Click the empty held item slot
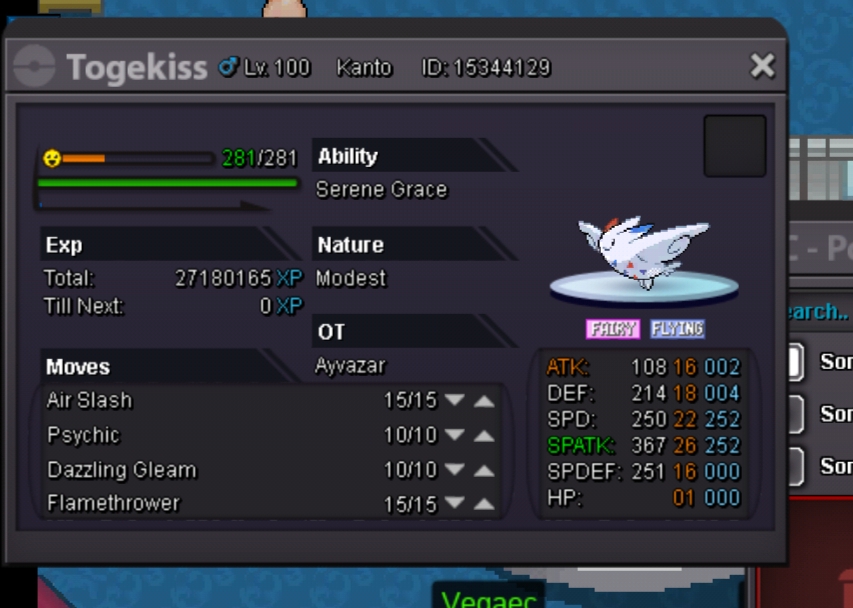Image resolution: width=853 pixels, height=608 pixels. click(x=734, y=146)
